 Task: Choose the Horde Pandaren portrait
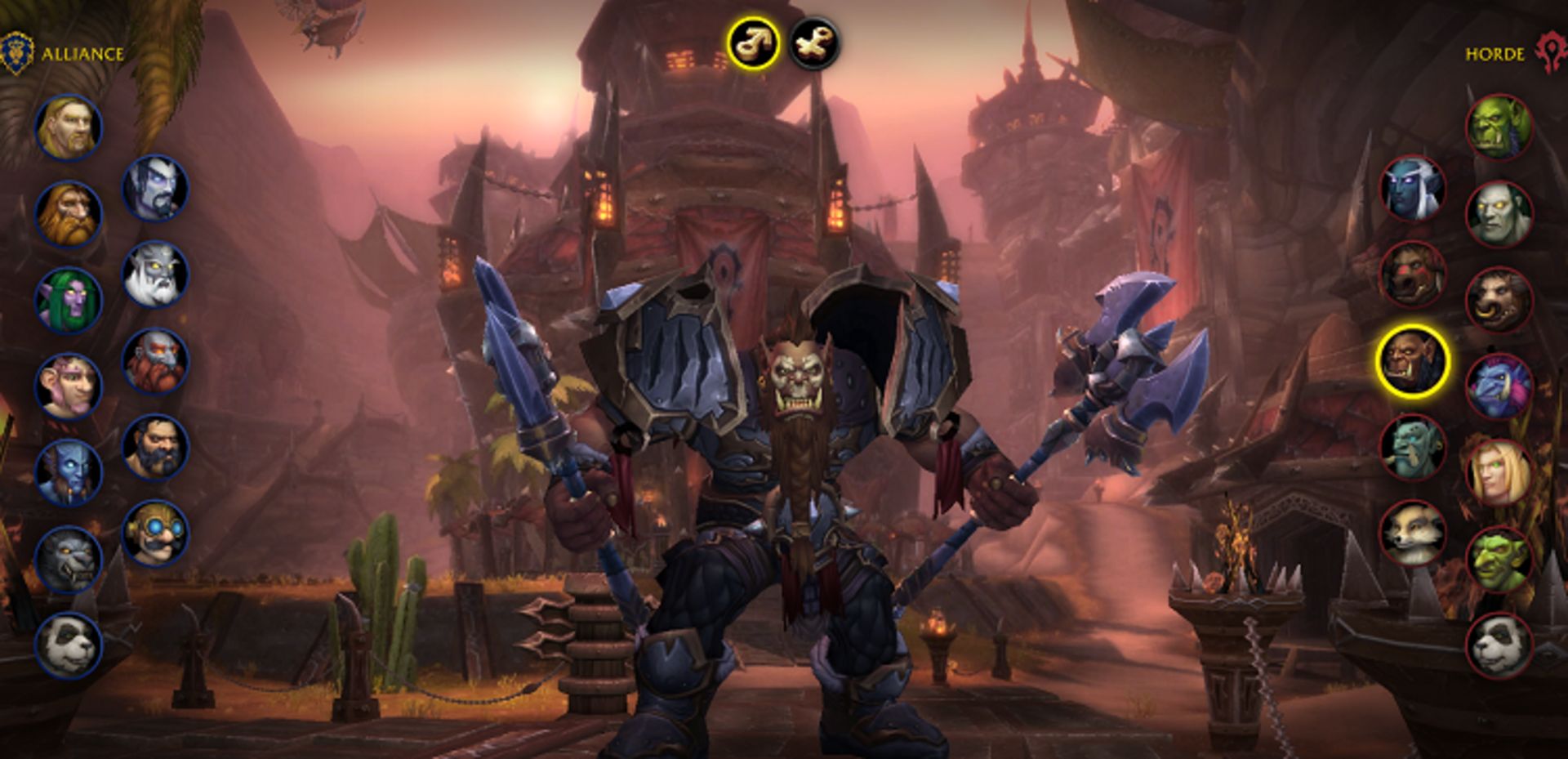tap(1499, 645)
